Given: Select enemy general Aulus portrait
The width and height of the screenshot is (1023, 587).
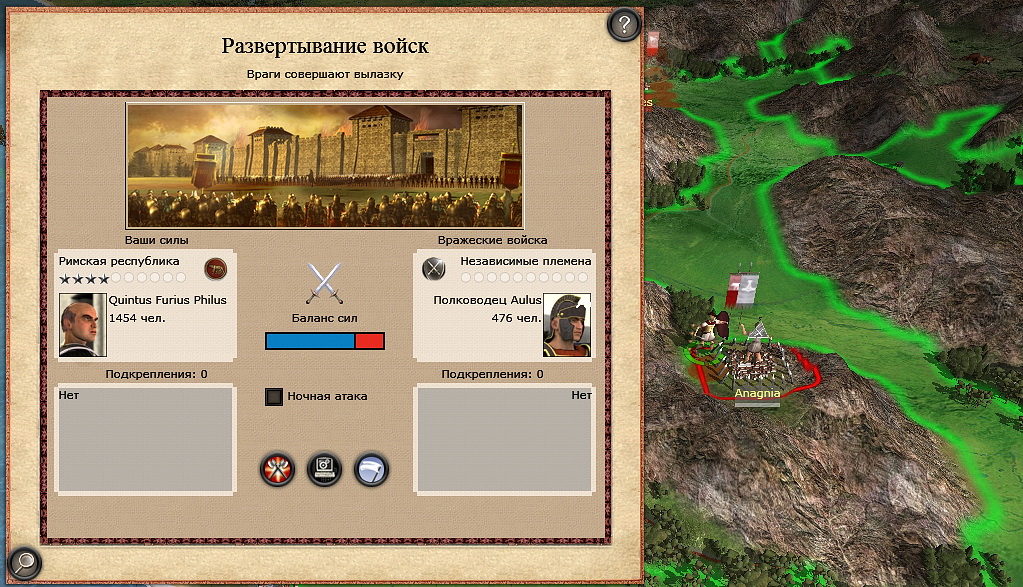Looking at the screenshot, I should coord(566,324).
